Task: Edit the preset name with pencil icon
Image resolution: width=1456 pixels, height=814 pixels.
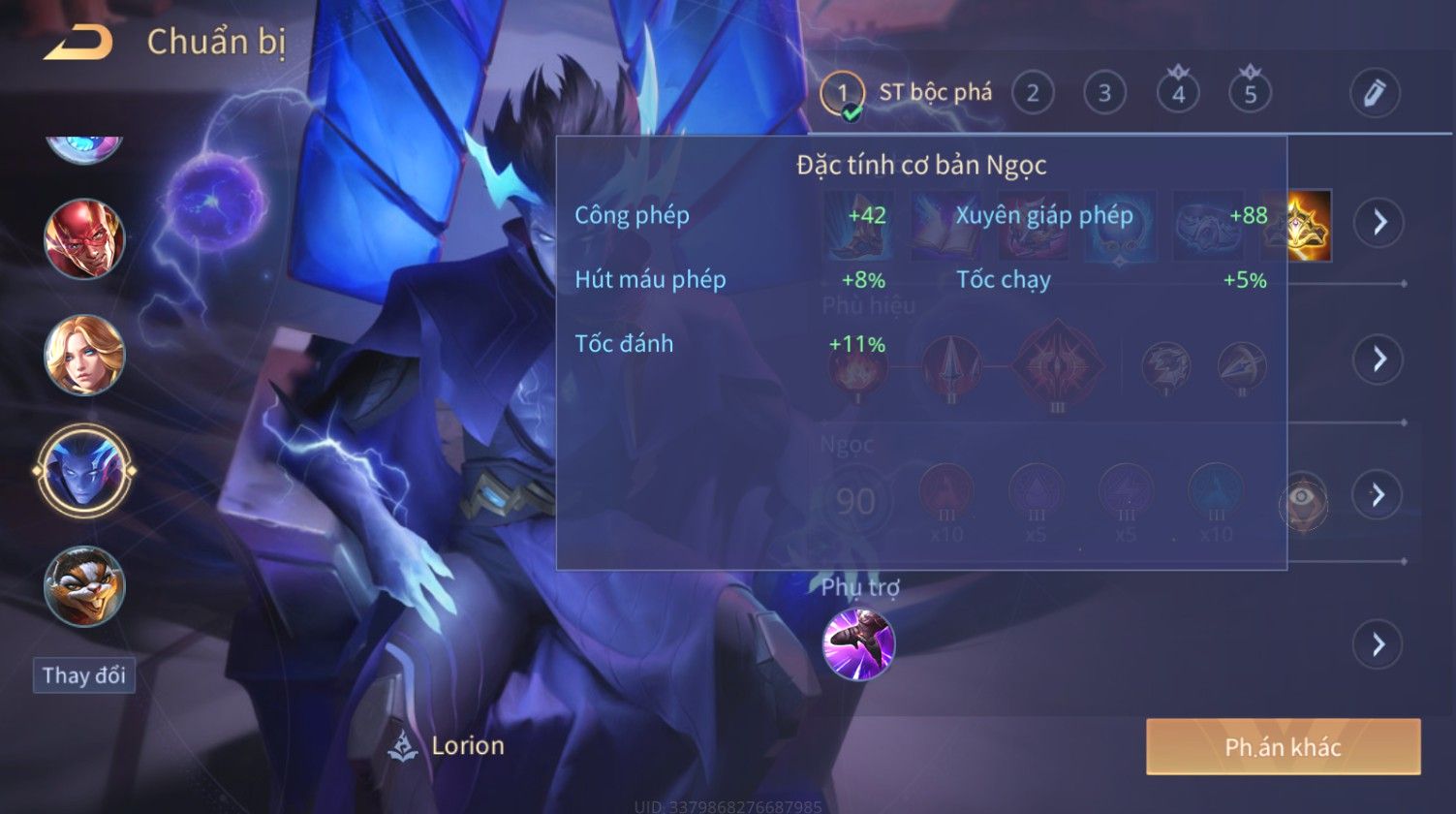Action: [x=1375, y=93]
